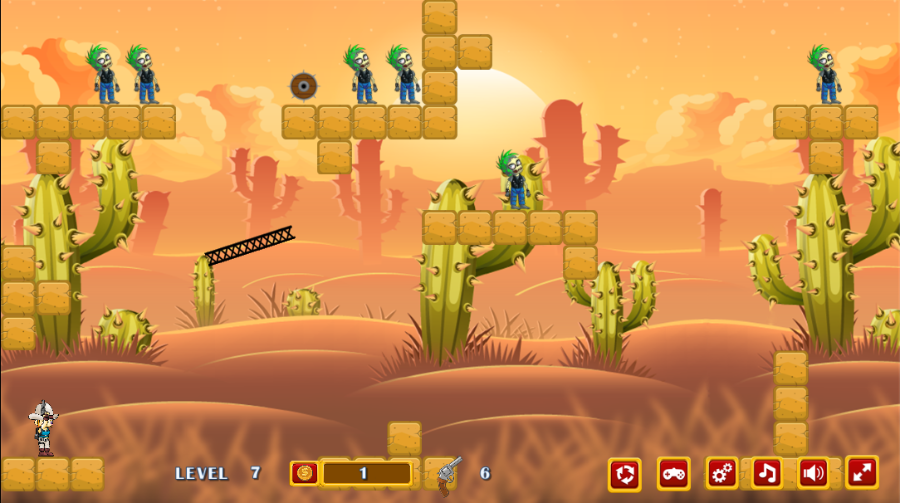900x503 pixels.
Task: Toggle sound effects with the speaker button
Action: click(814, 473)
